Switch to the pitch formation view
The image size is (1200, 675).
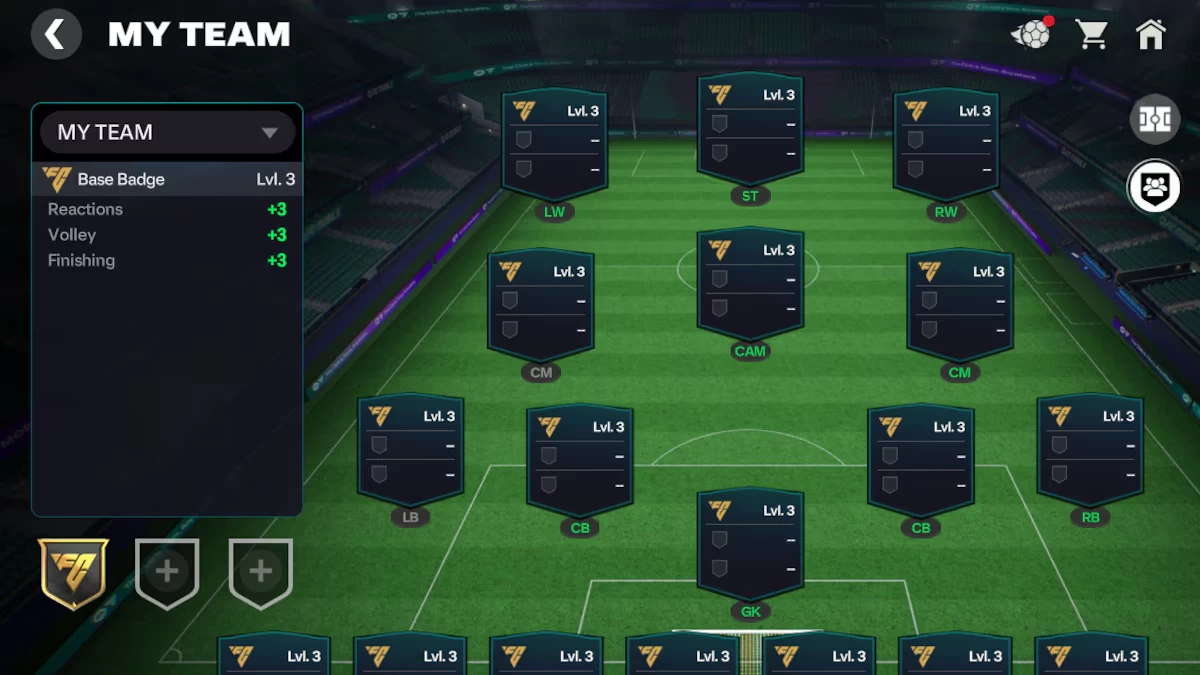tap(1154, 120)
